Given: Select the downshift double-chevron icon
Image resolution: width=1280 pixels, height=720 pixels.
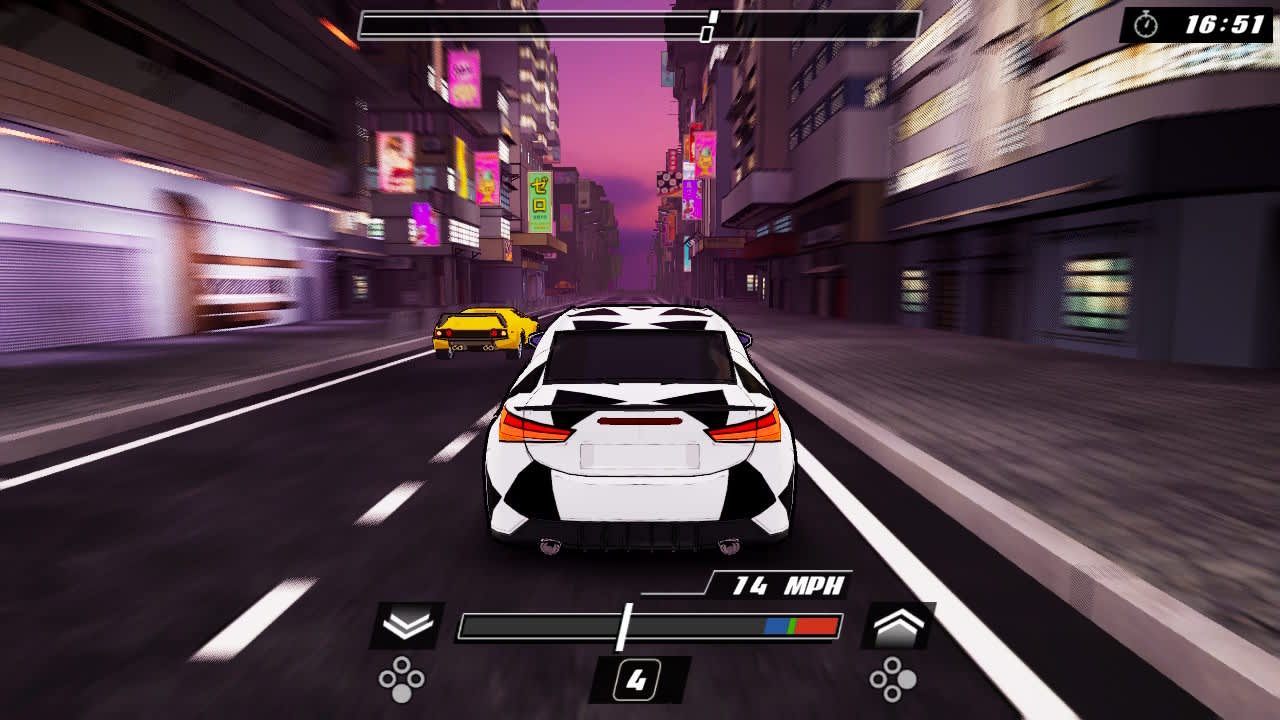Looking at the screenshot, I should [x=406, y=625].
